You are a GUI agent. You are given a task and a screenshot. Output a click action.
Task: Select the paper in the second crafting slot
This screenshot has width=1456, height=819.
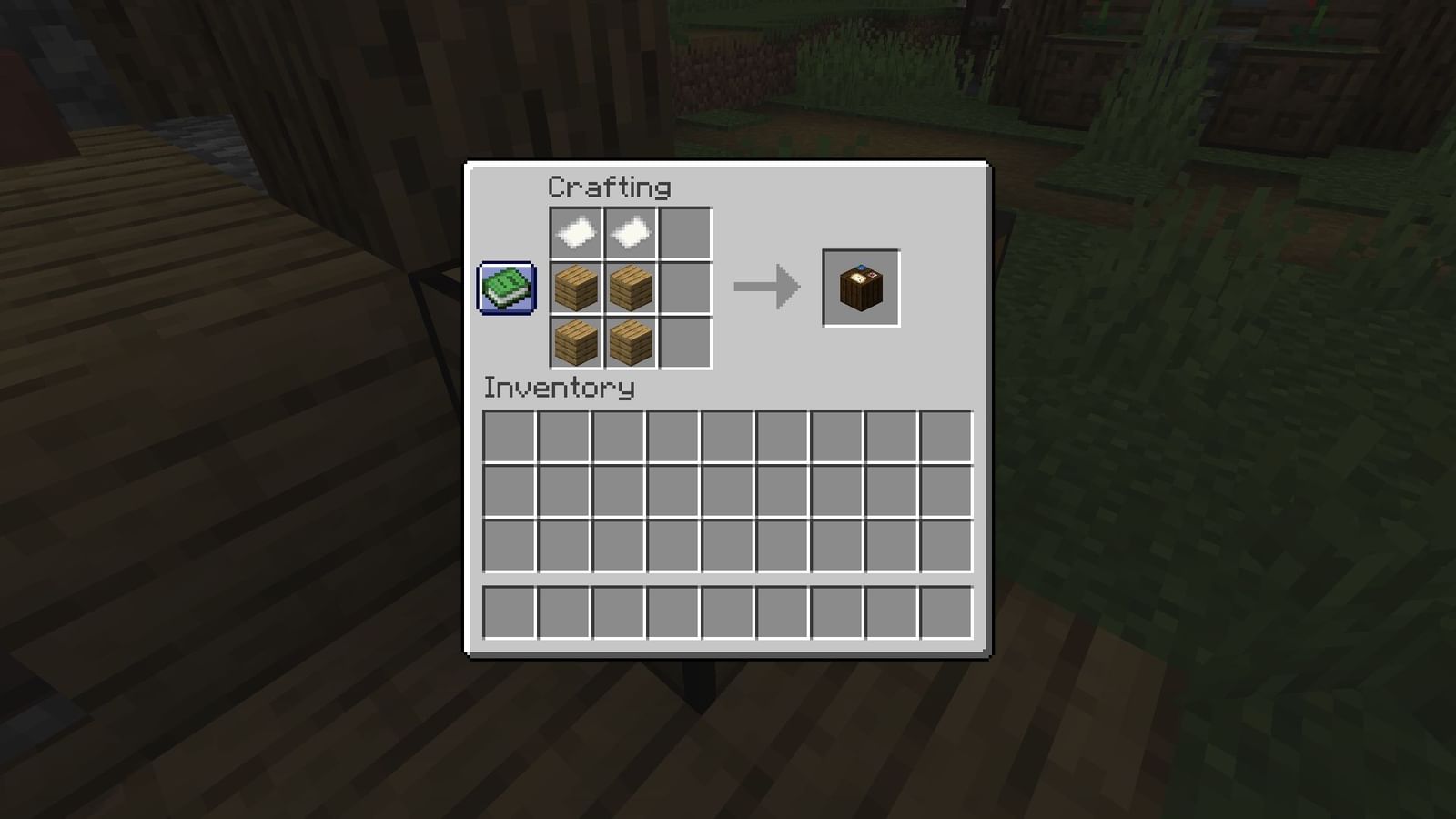point(630,232)
